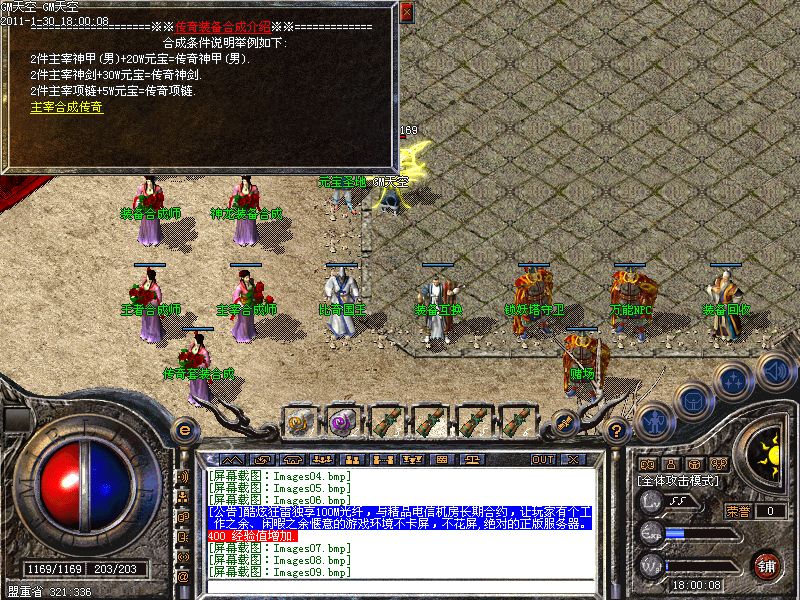Viewport: 800px width, 600px height.
Task: Open the red 铺 shop button
Action: (x=767, y=565)
